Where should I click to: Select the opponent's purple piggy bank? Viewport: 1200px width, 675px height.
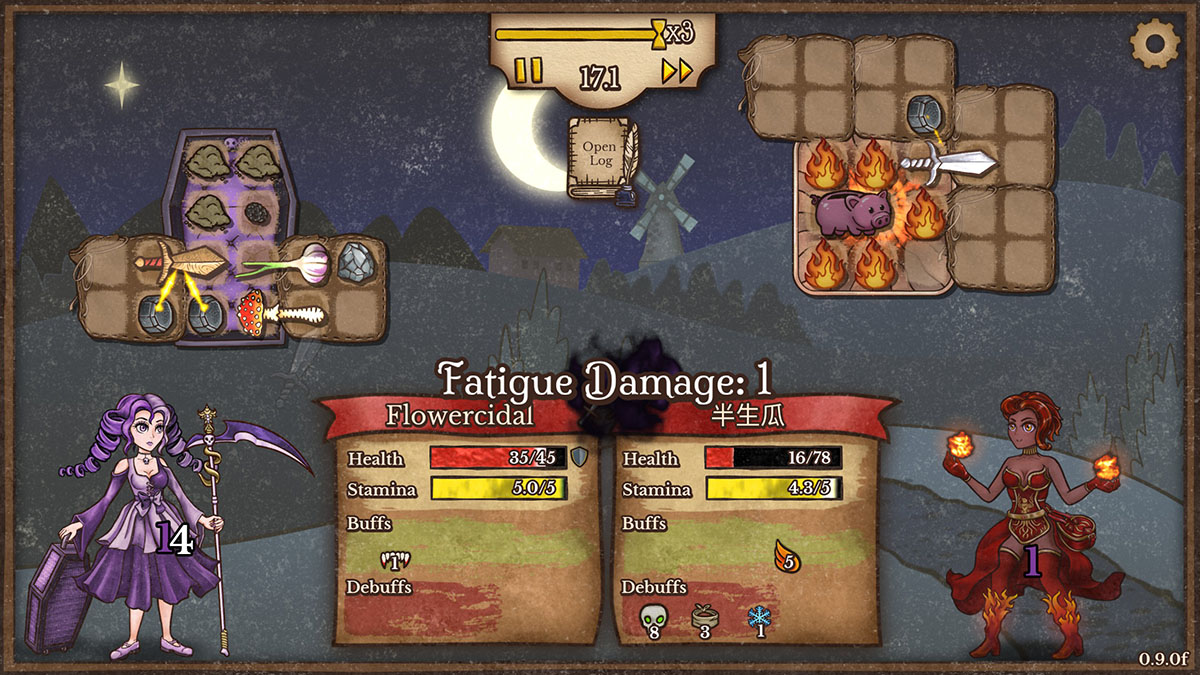[x=852, y=213]
